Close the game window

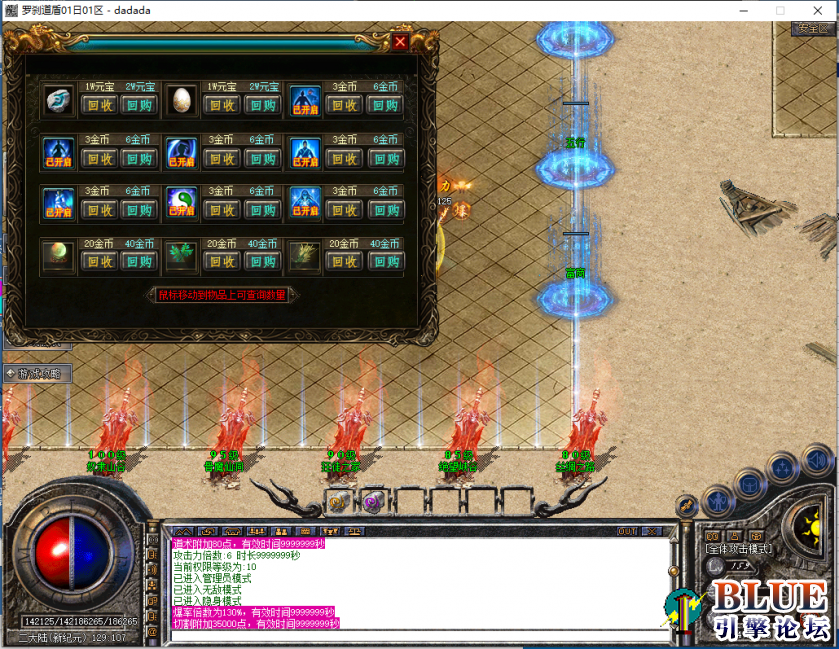pyautogui.click(x=816, y=10)
